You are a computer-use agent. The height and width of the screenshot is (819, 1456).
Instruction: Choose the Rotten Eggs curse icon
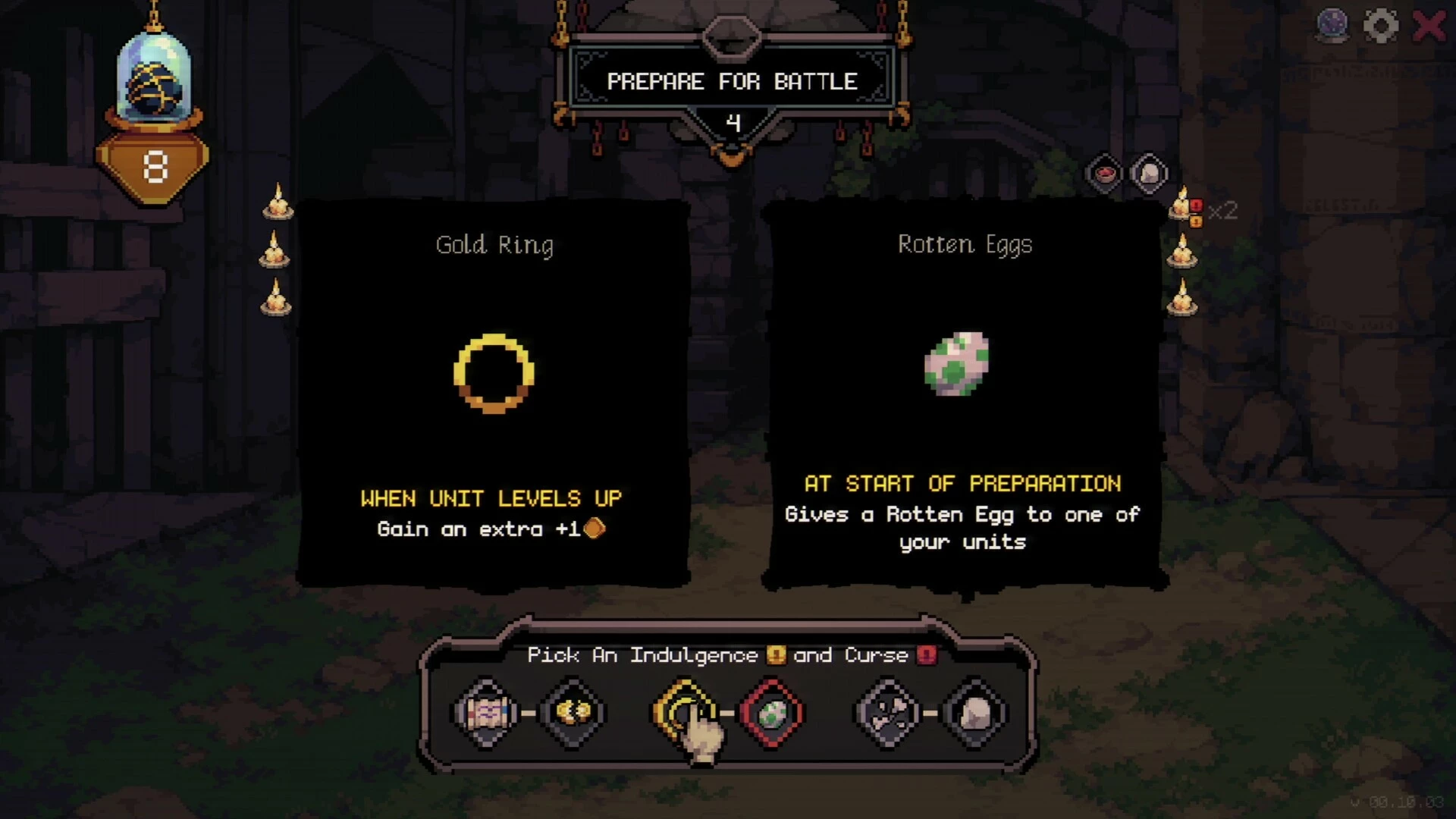pos(771,713)
